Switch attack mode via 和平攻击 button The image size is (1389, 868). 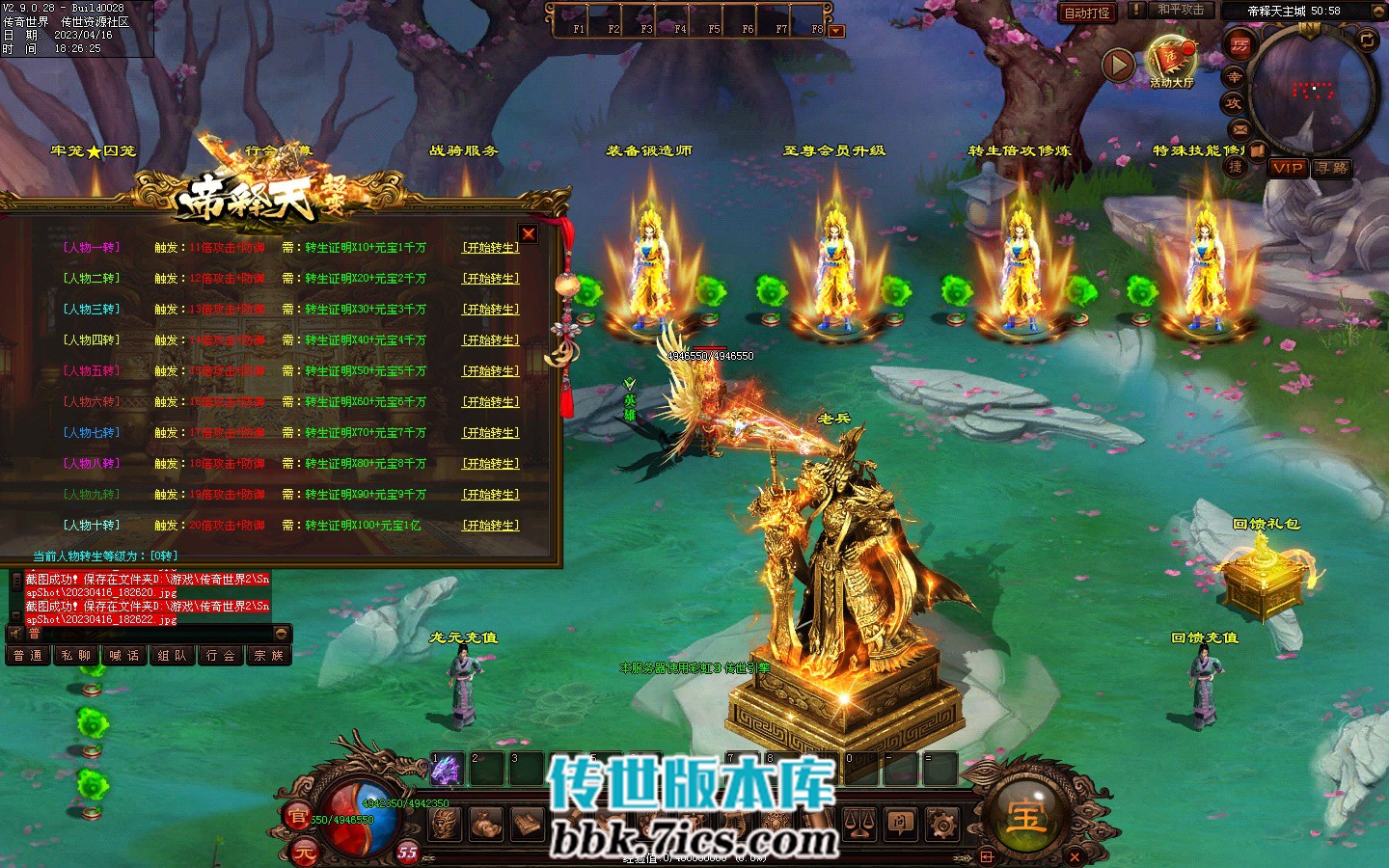1181,11
